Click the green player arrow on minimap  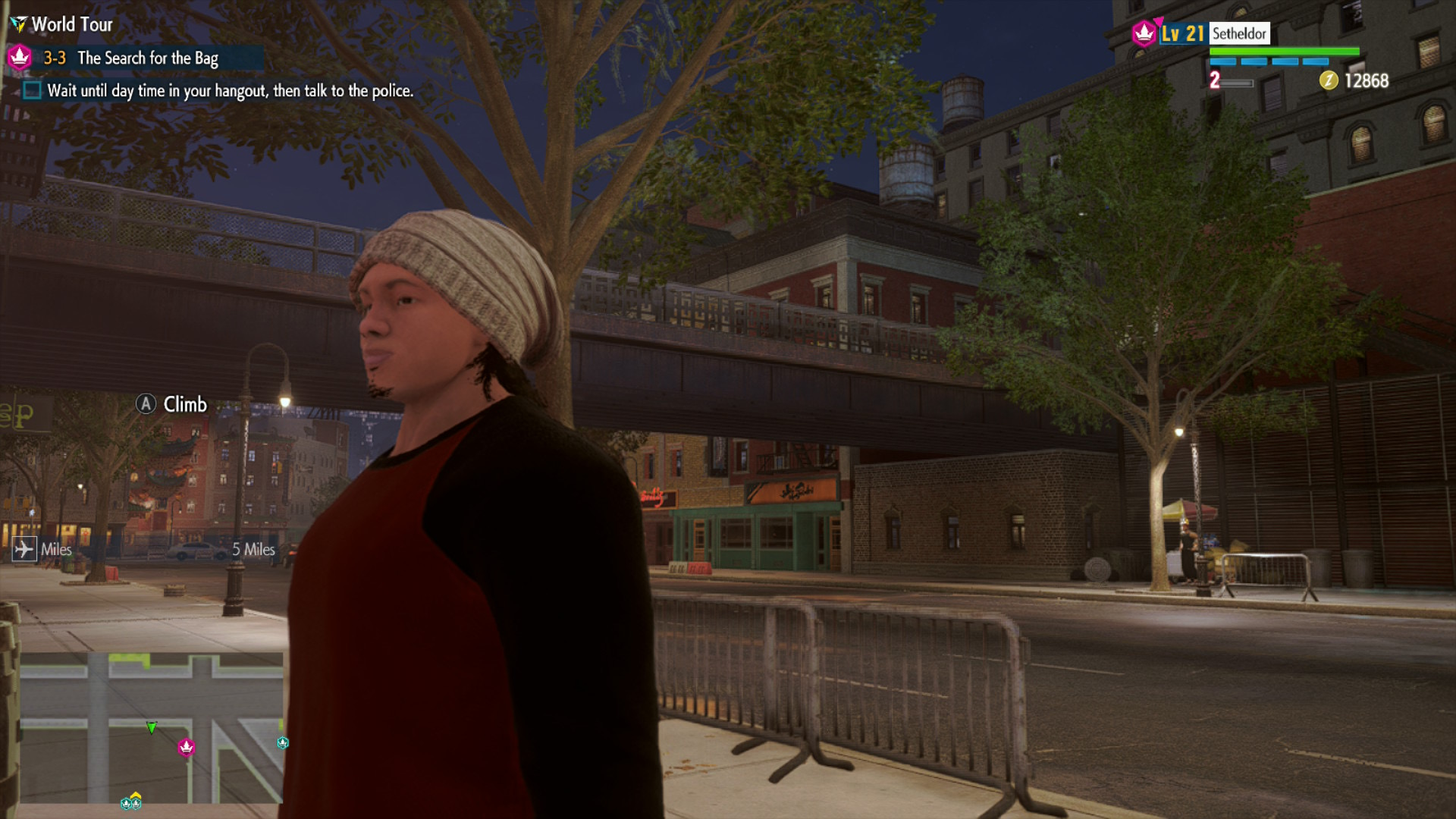tap(152, 728)
